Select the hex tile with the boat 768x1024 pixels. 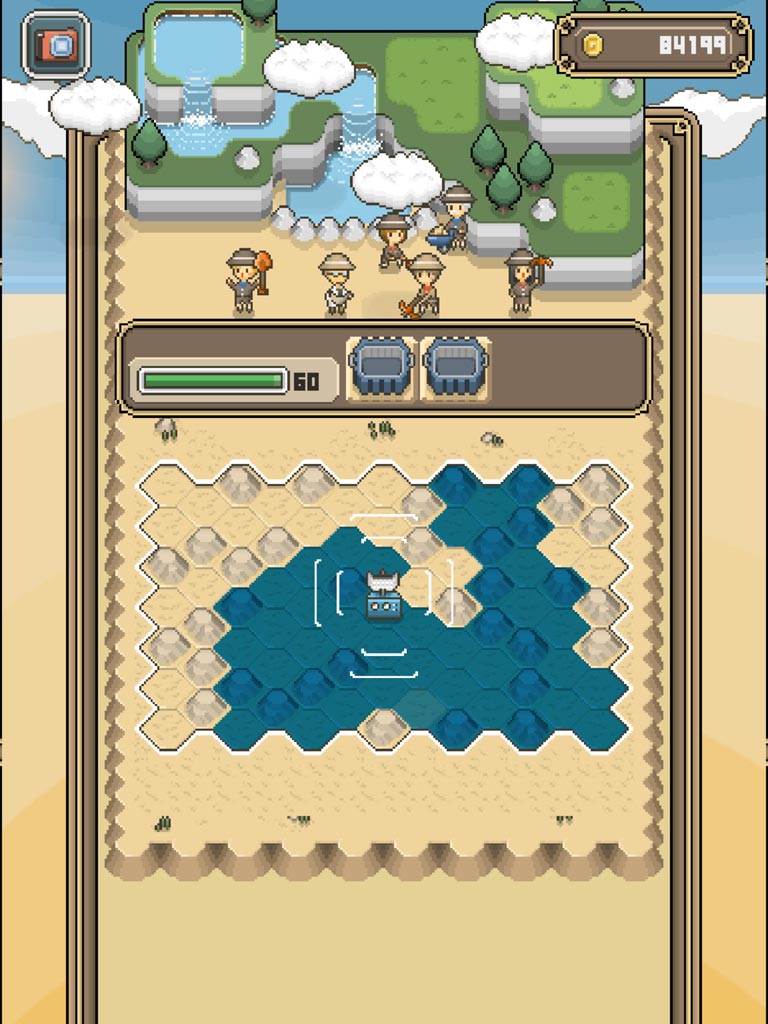[384, 597]
